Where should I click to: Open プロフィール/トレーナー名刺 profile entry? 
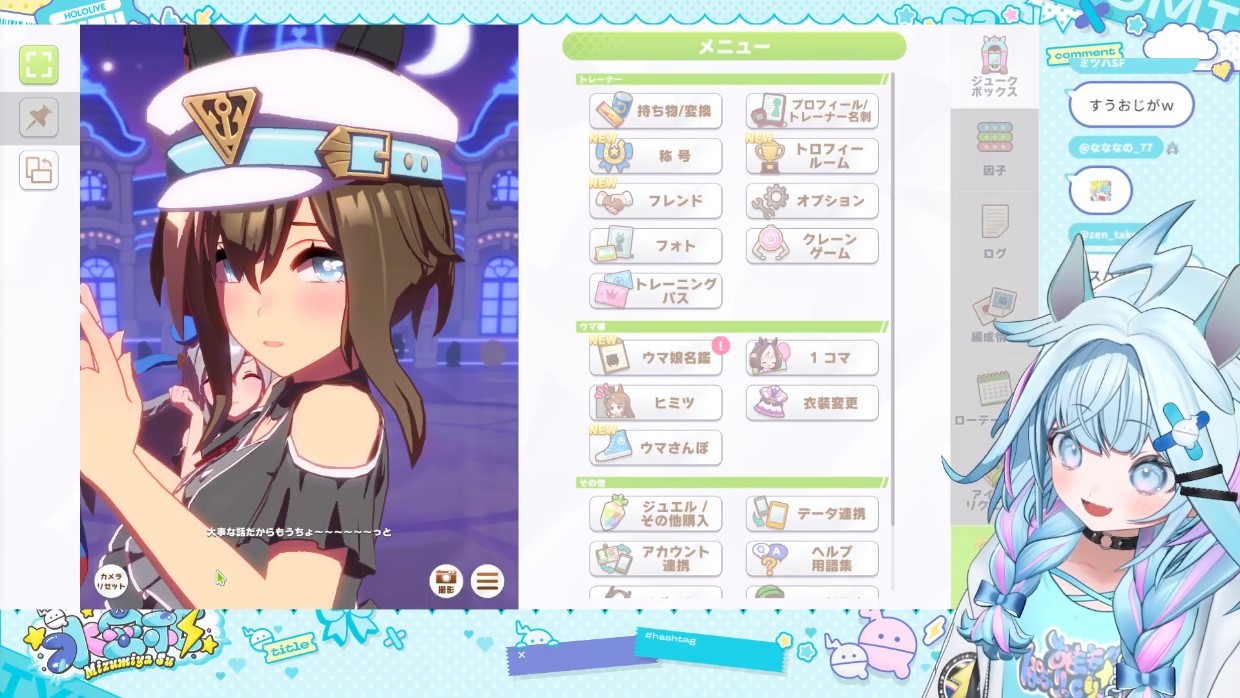tap(812, 111)
